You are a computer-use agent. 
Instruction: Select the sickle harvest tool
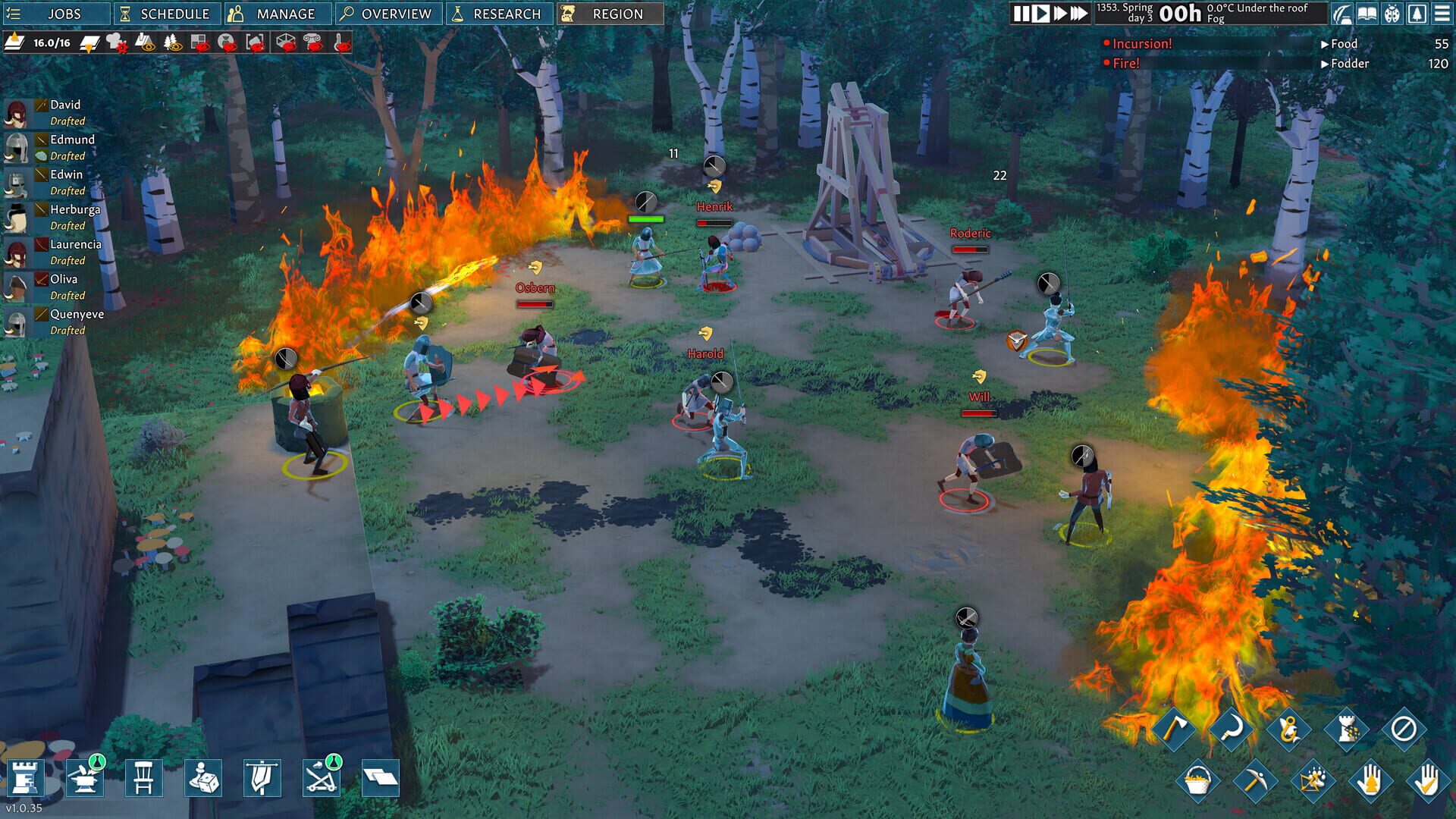(x=1232, y=730)
